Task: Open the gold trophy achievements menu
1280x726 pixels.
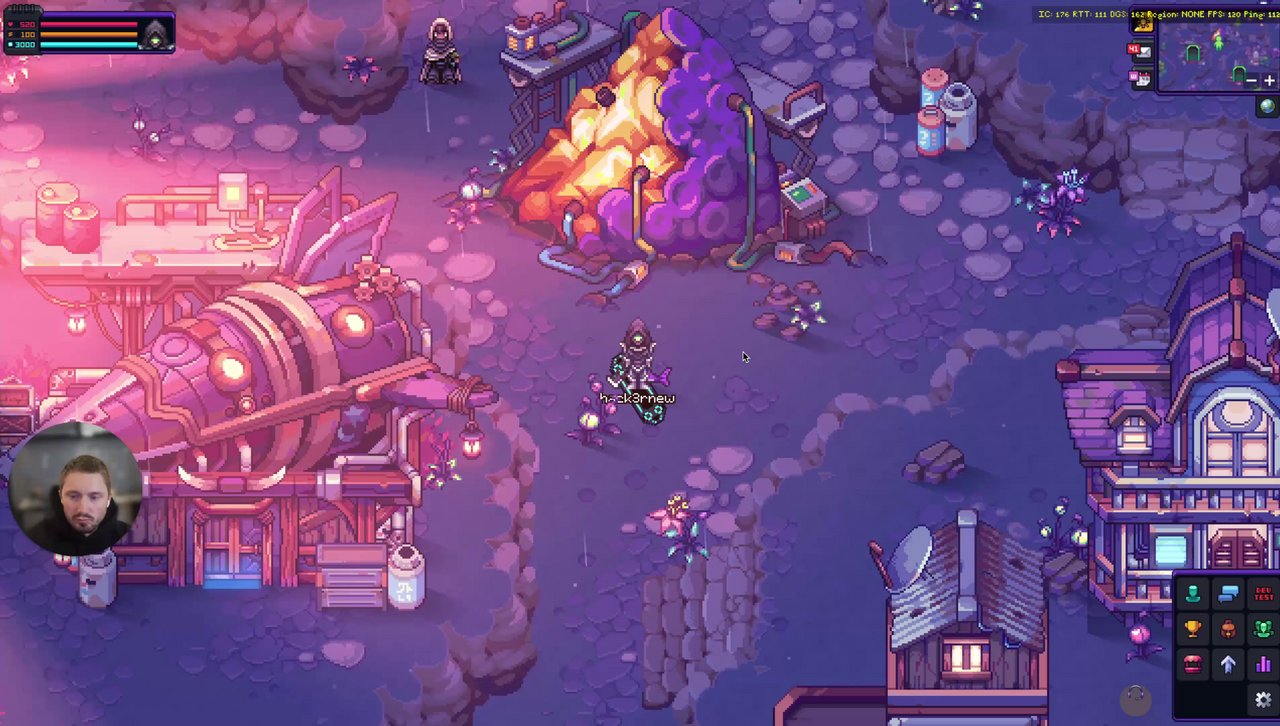Action: (1192, 629)
